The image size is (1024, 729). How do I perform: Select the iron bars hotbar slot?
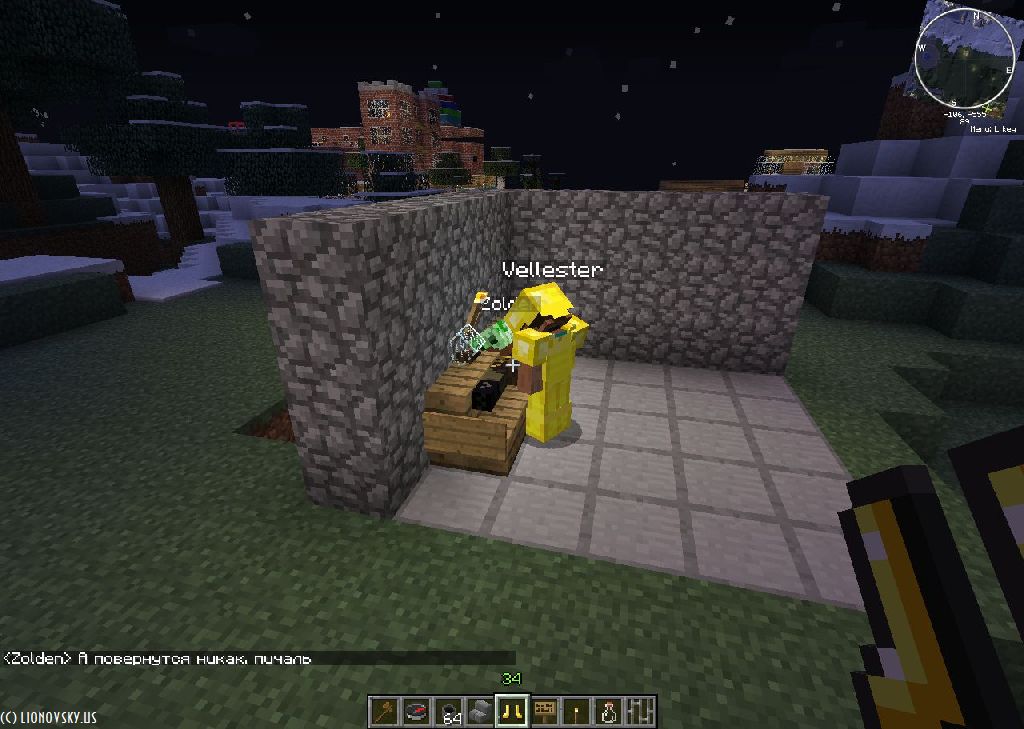(640, 711)
